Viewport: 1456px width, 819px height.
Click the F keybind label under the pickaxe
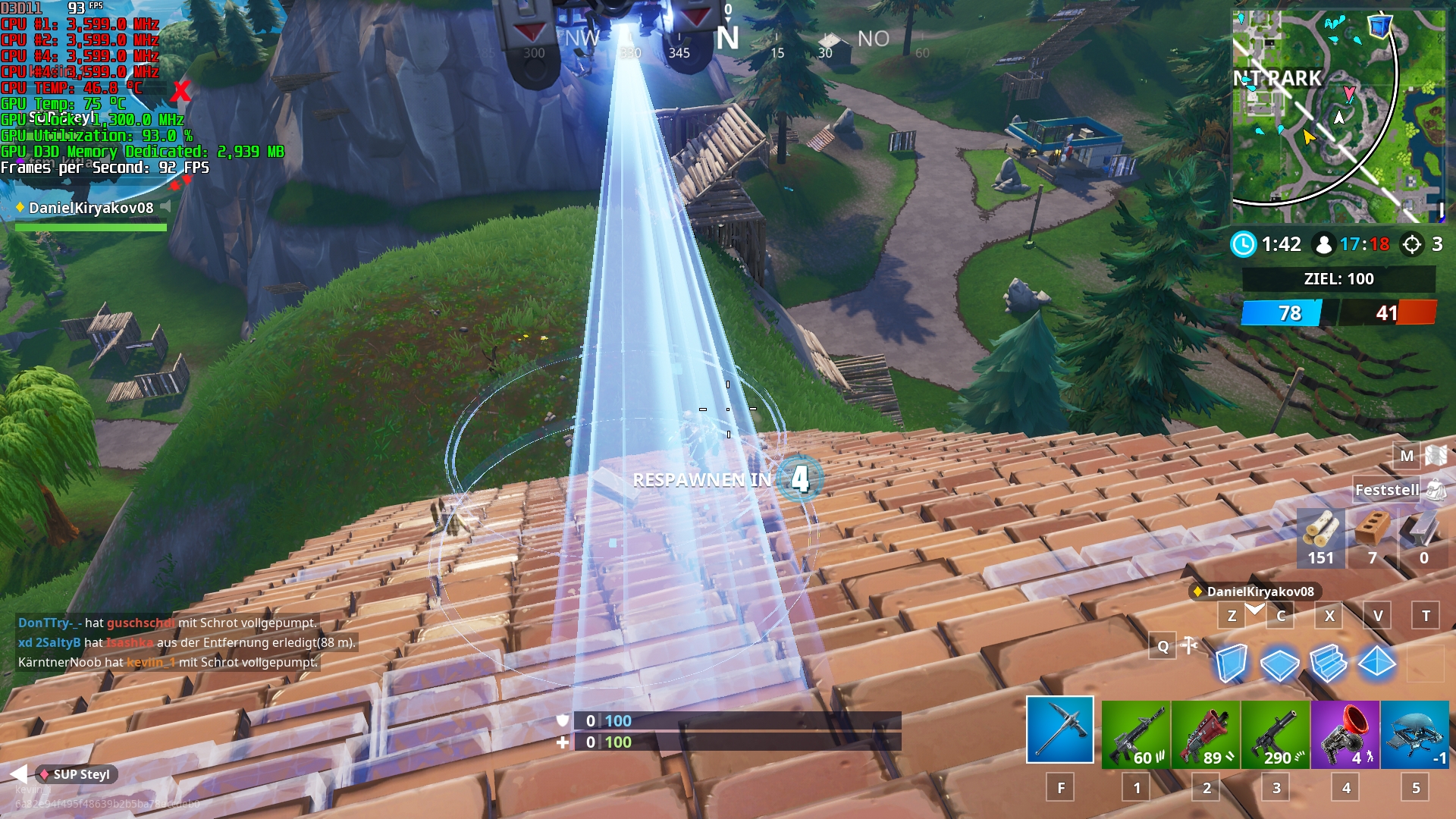(1061, 787)
